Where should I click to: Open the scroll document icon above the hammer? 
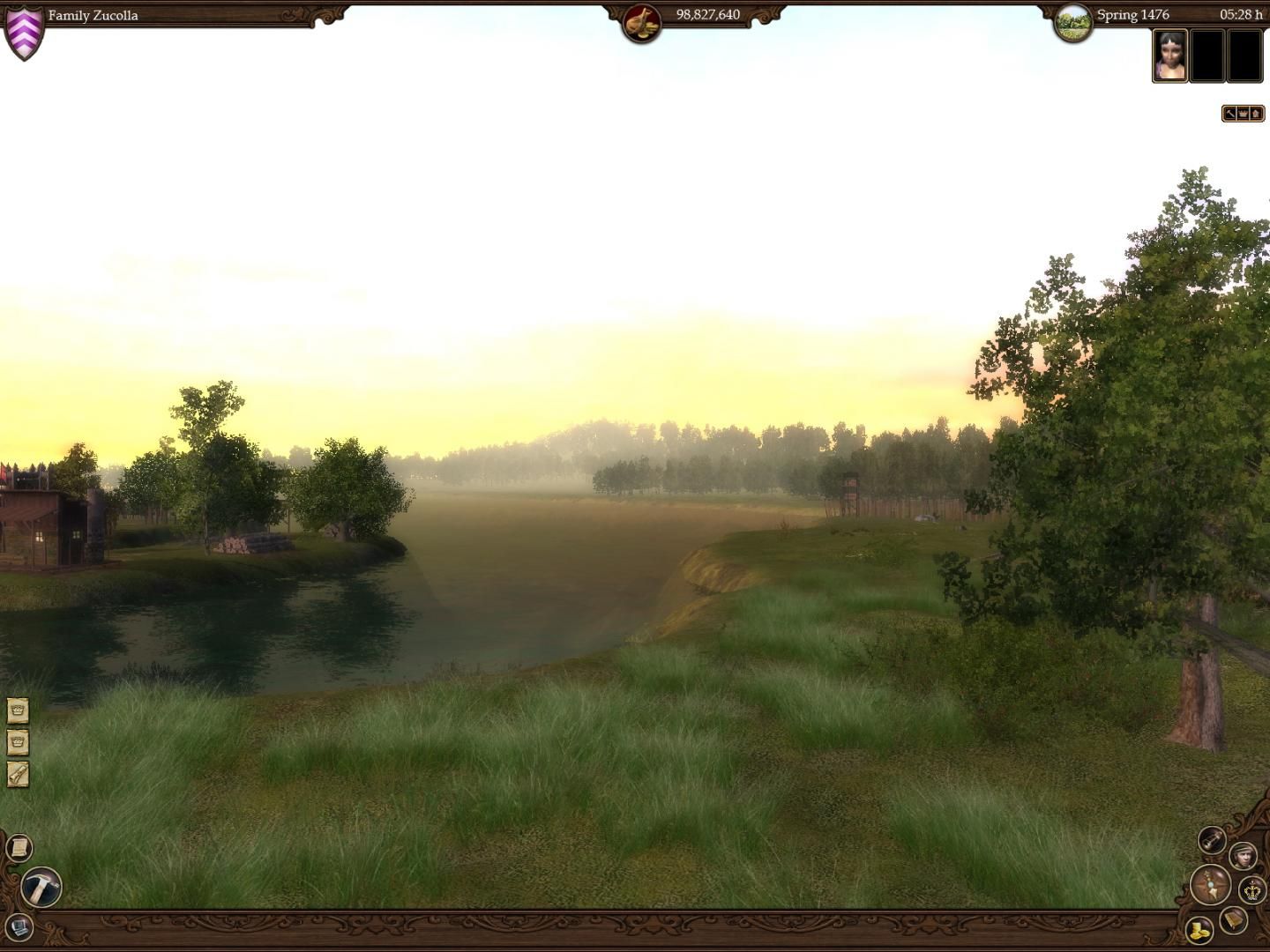(18, 847)
